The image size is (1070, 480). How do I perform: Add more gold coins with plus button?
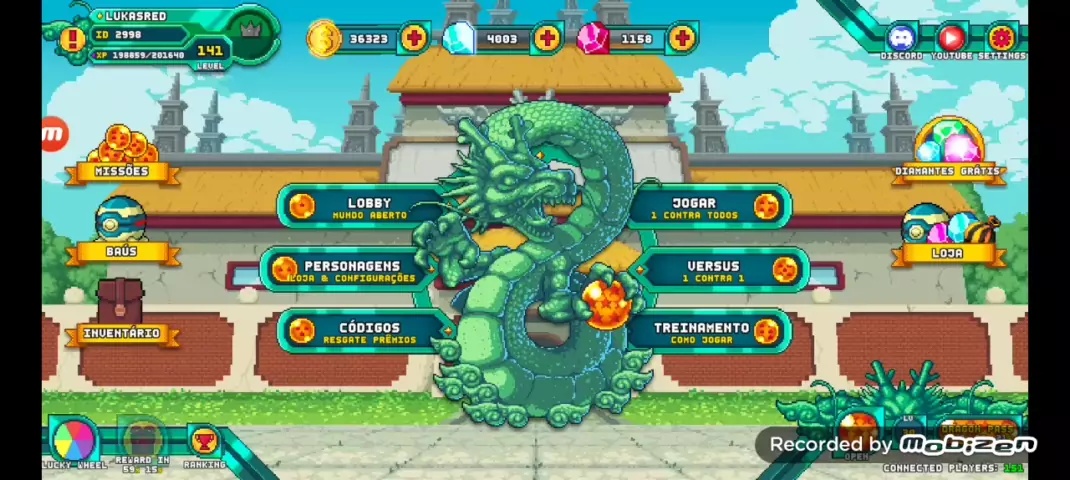(413, 39)
